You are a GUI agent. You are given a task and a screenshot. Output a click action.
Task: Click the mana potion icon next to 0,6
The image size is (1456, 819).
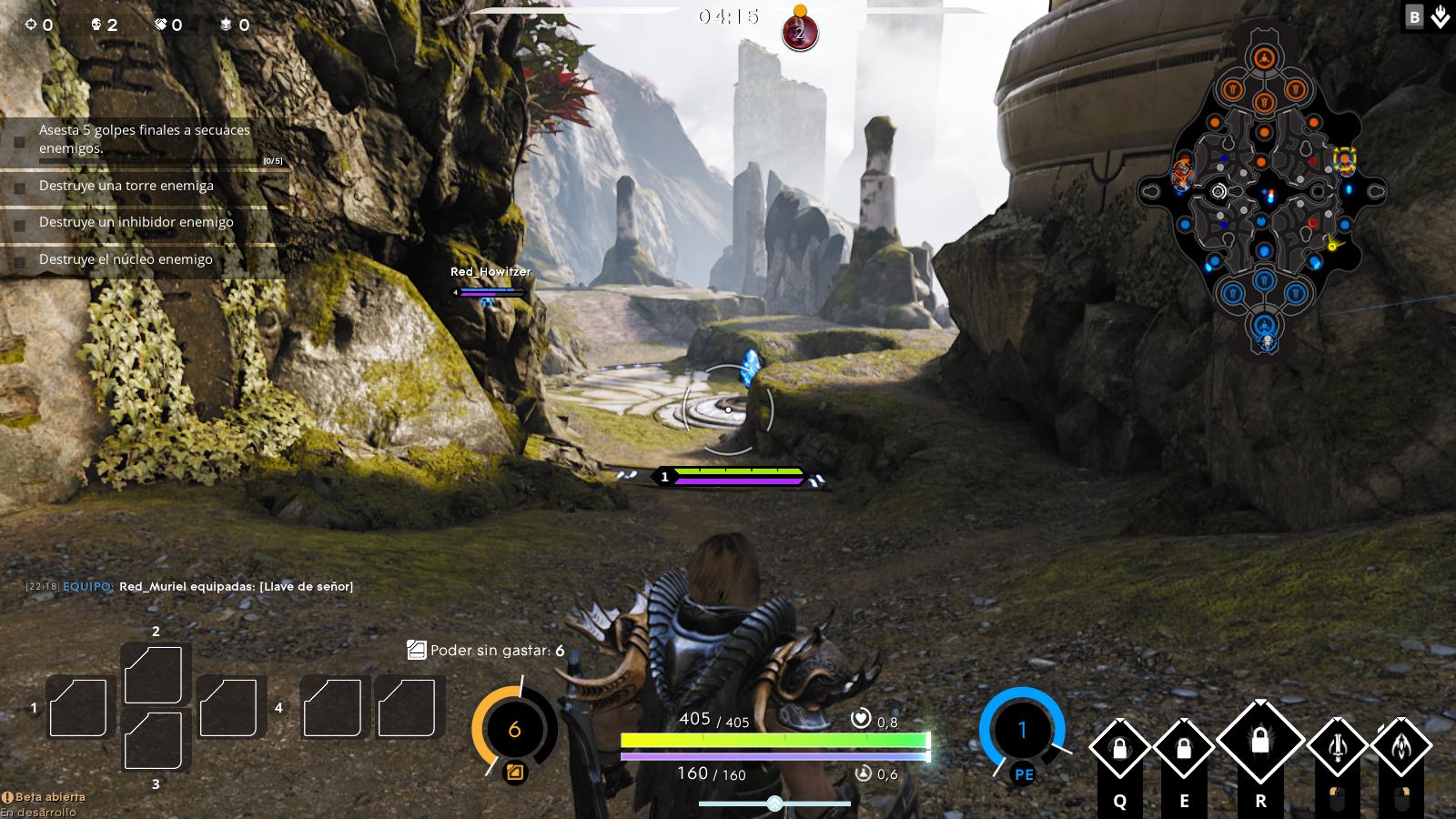tap(862, 772)
